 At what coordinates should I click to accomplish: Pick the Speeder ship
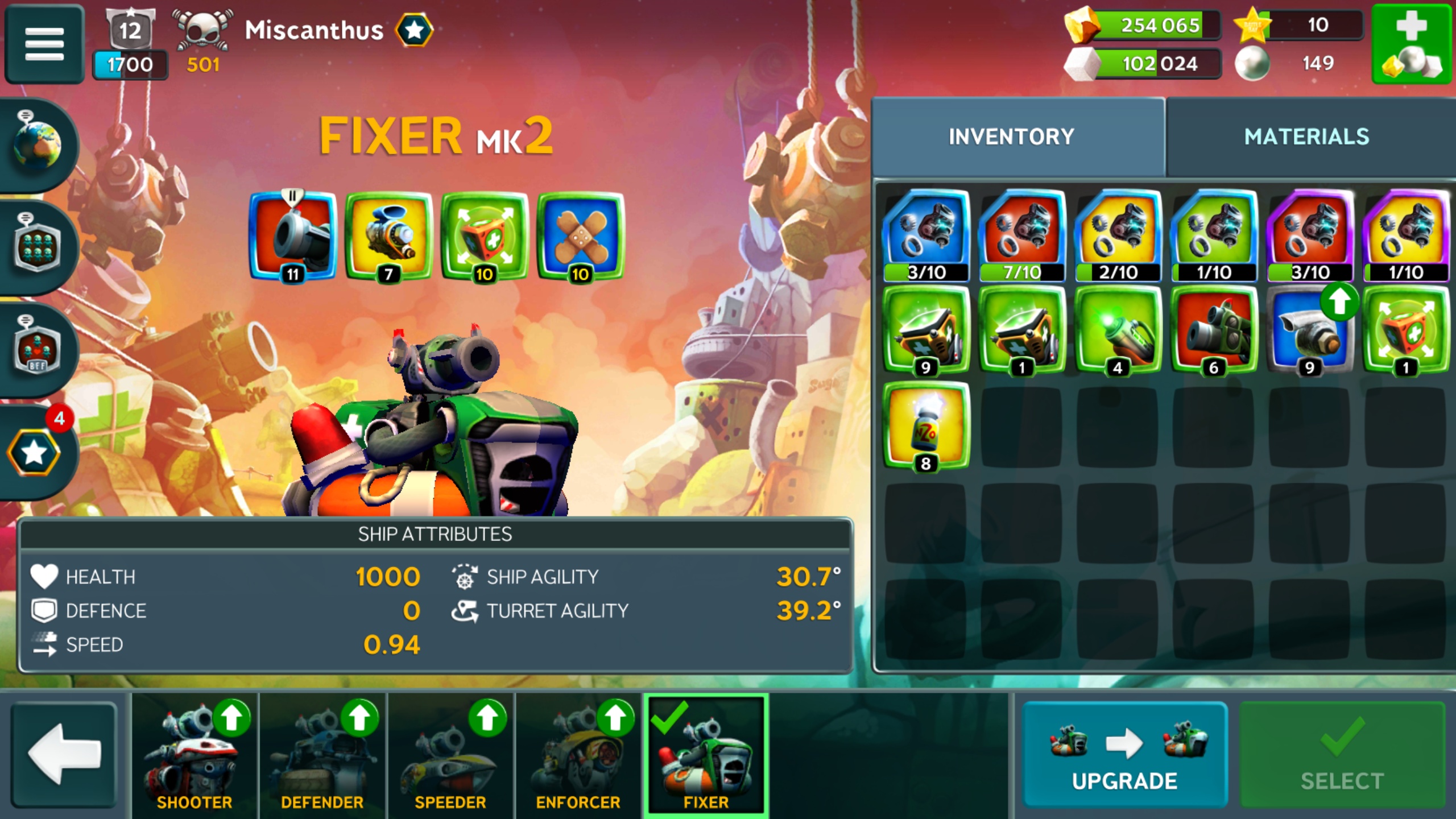tap(450, 754)
